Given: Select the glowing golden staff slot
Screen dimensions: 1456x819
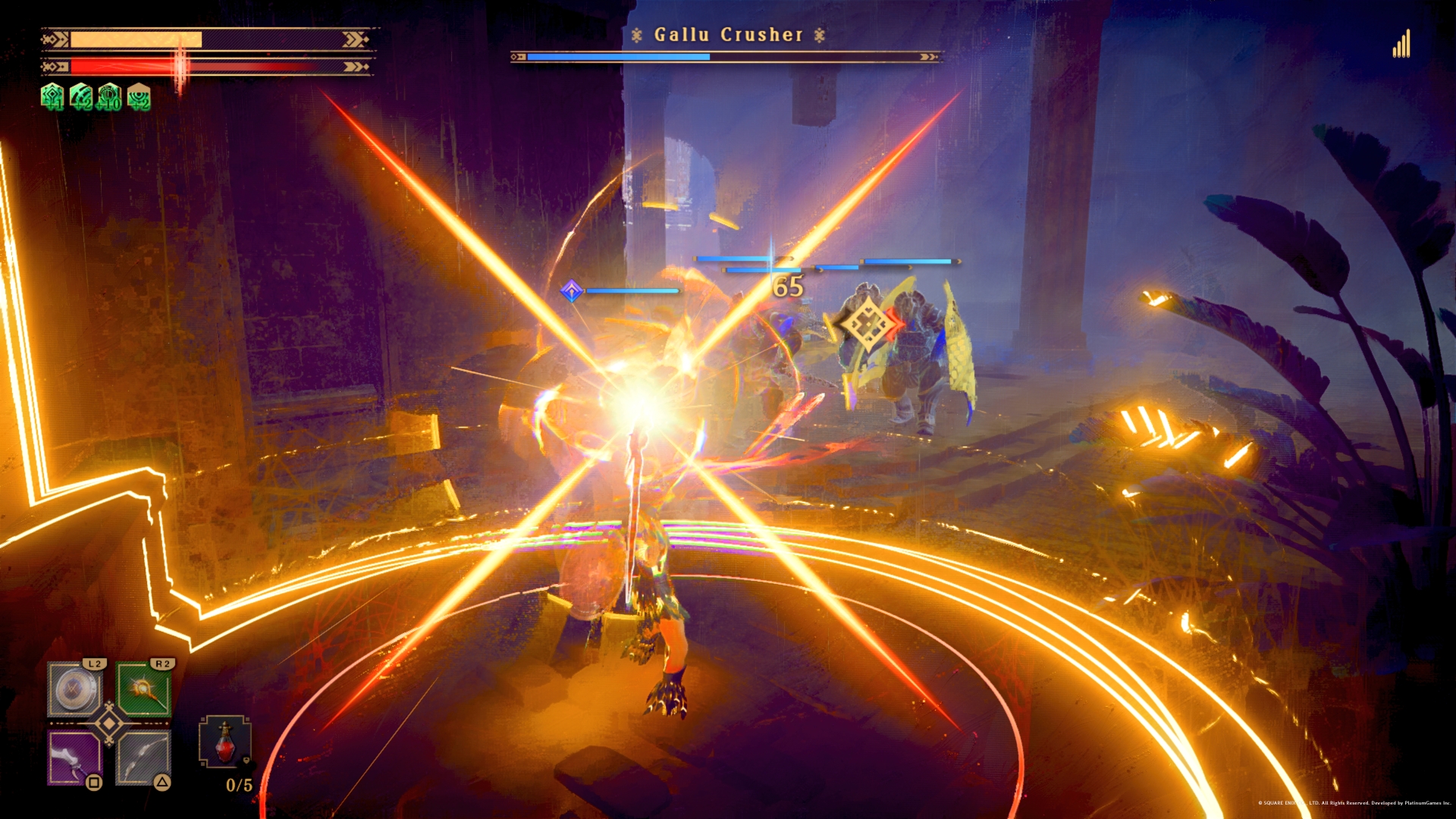Looking at the screenshot, I should pyautogui.click(x=143, y=689).
